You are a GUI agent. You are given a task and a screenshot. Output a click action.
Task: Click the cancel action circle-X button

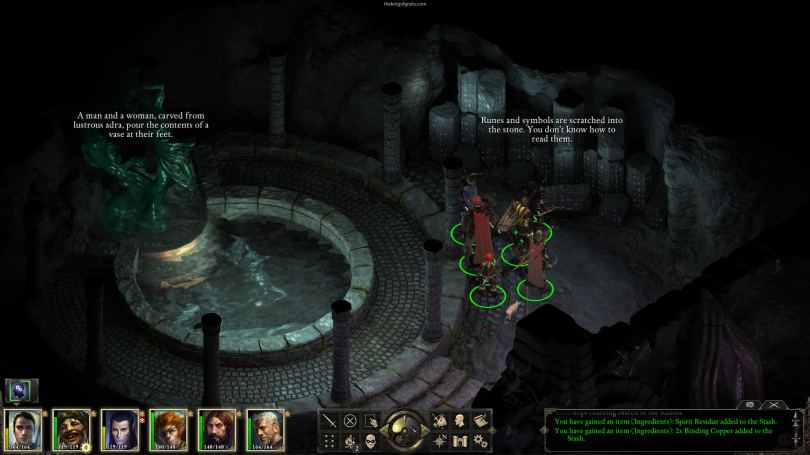pos(350,421)
